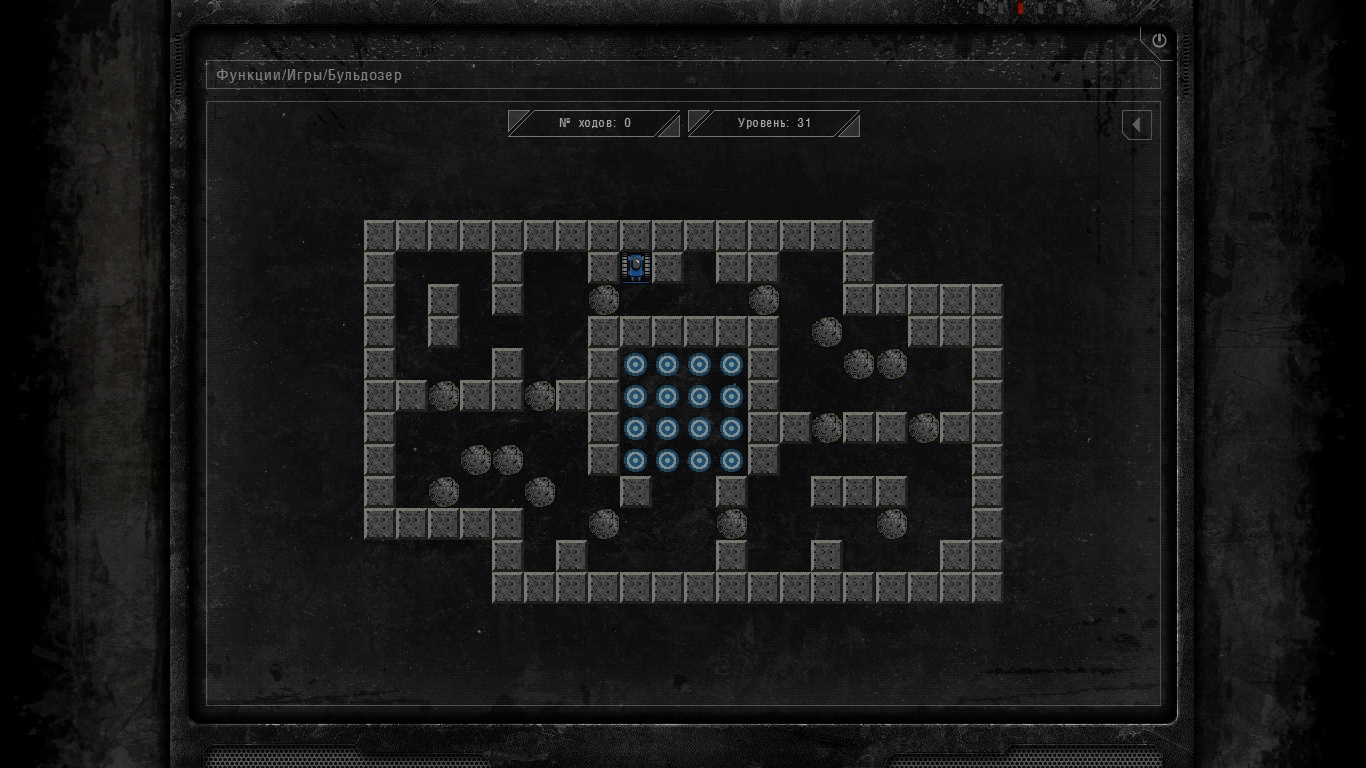The image size is (1366, 768).
Task: Go back using the left arrow button
Action: tap(1137, 125)
